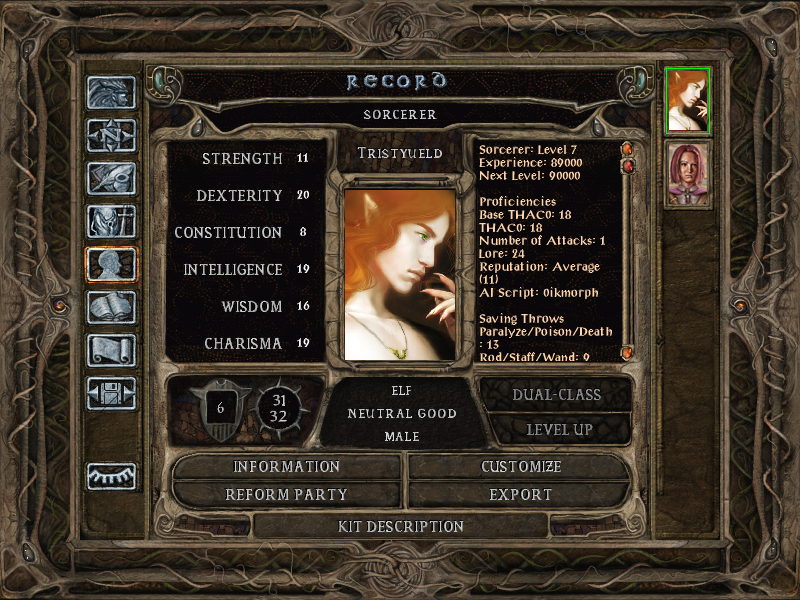Select the Dual-Class button

[x=556, y=395]
